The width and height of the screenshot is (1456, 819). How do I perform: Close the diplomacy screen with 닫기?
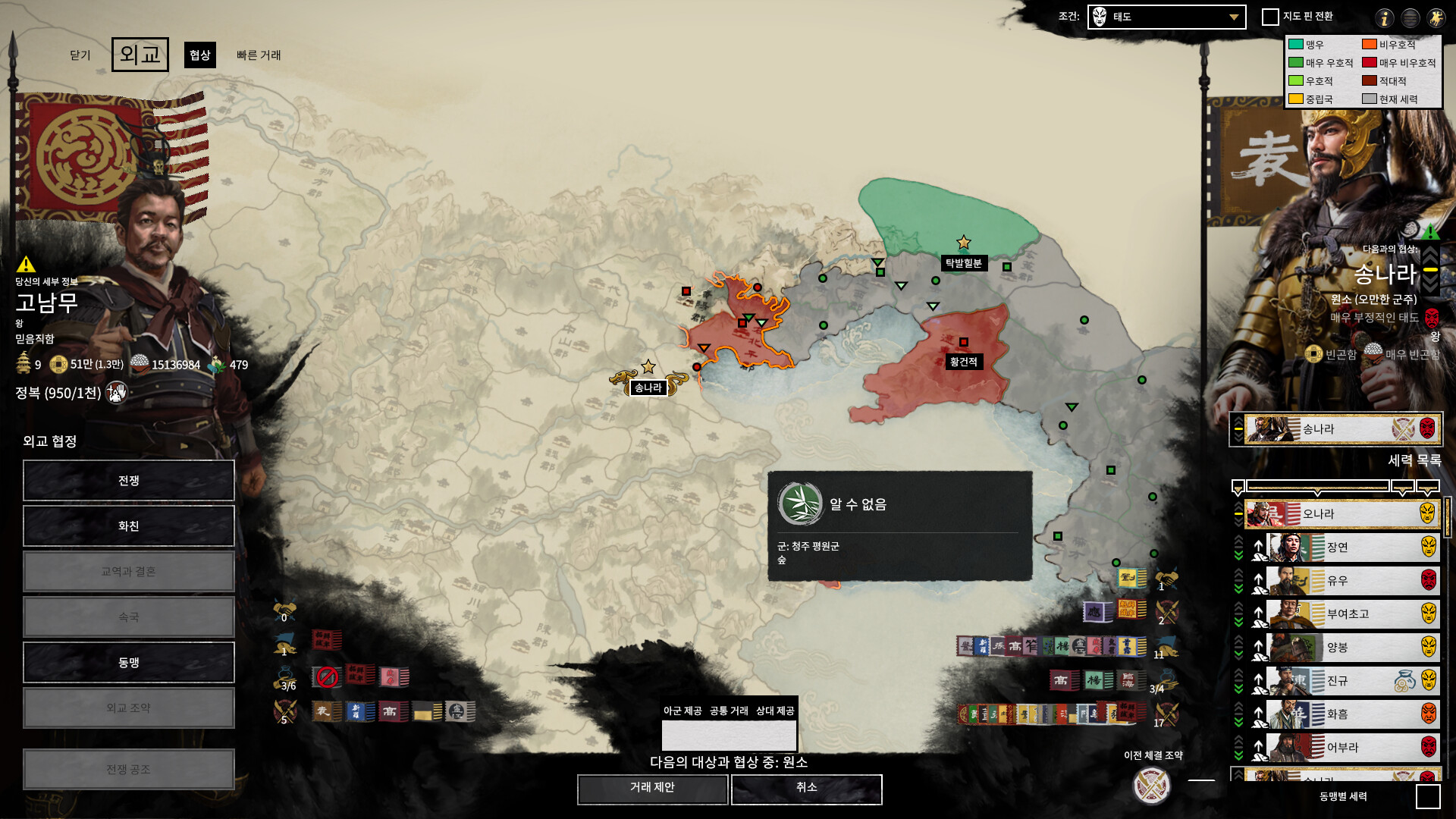pos(80,55)
